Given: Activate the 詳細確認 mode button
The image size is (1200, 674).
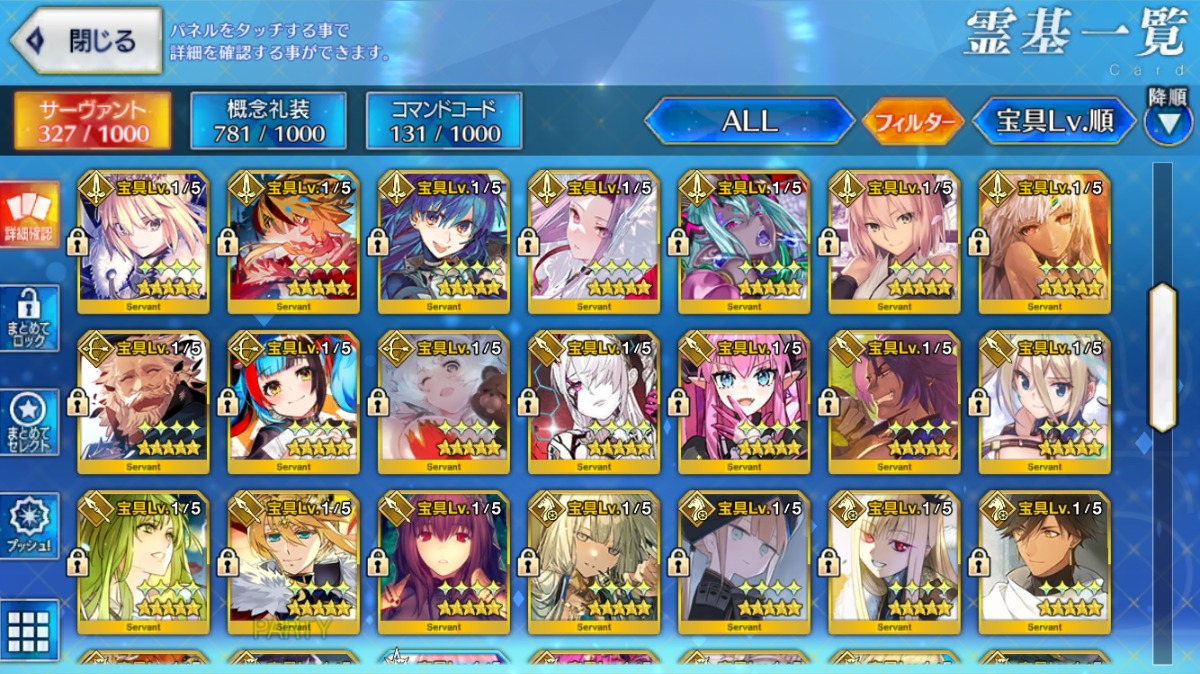Looking at the screenshot, I should (28, 216).
